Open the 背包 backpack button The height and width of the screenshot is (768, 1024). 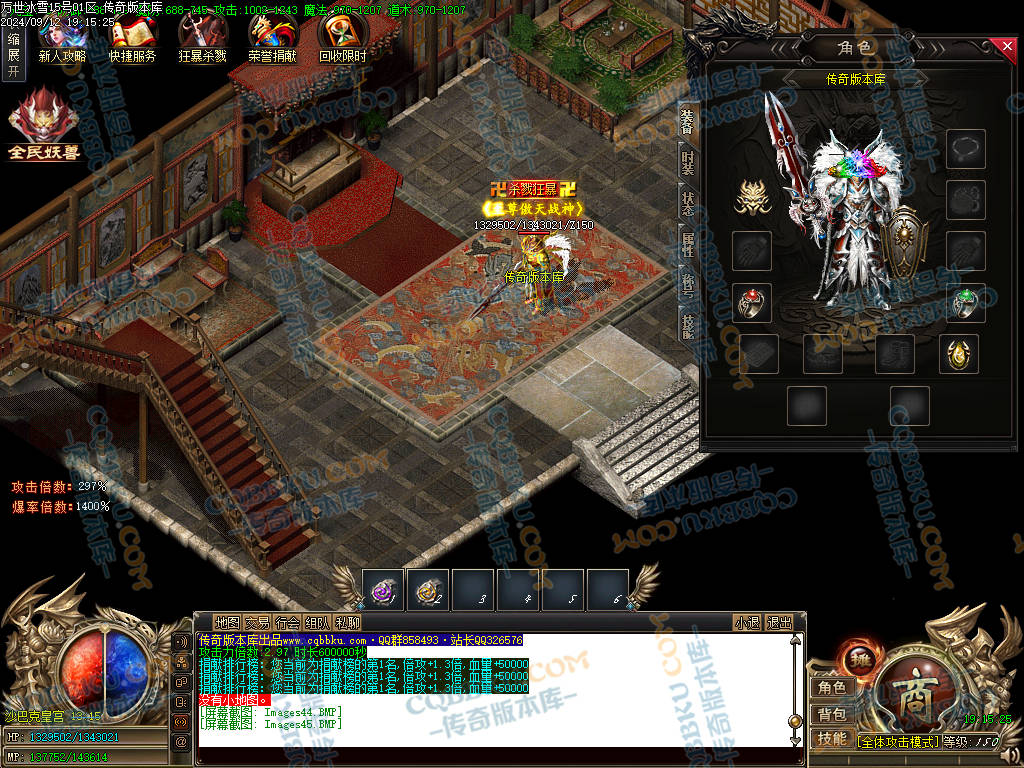(832, 714)
